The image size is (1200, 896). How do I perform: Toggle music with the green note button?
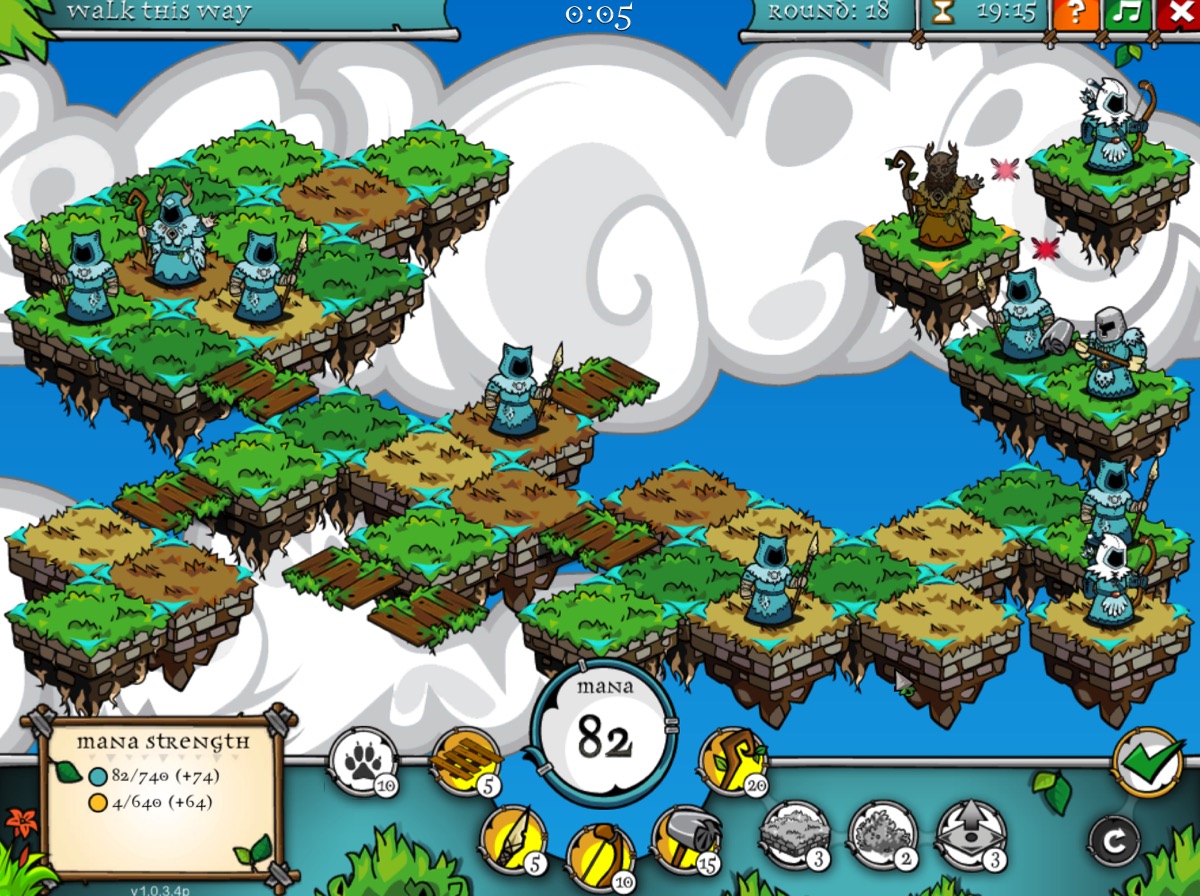click(x=1127, y=14)
